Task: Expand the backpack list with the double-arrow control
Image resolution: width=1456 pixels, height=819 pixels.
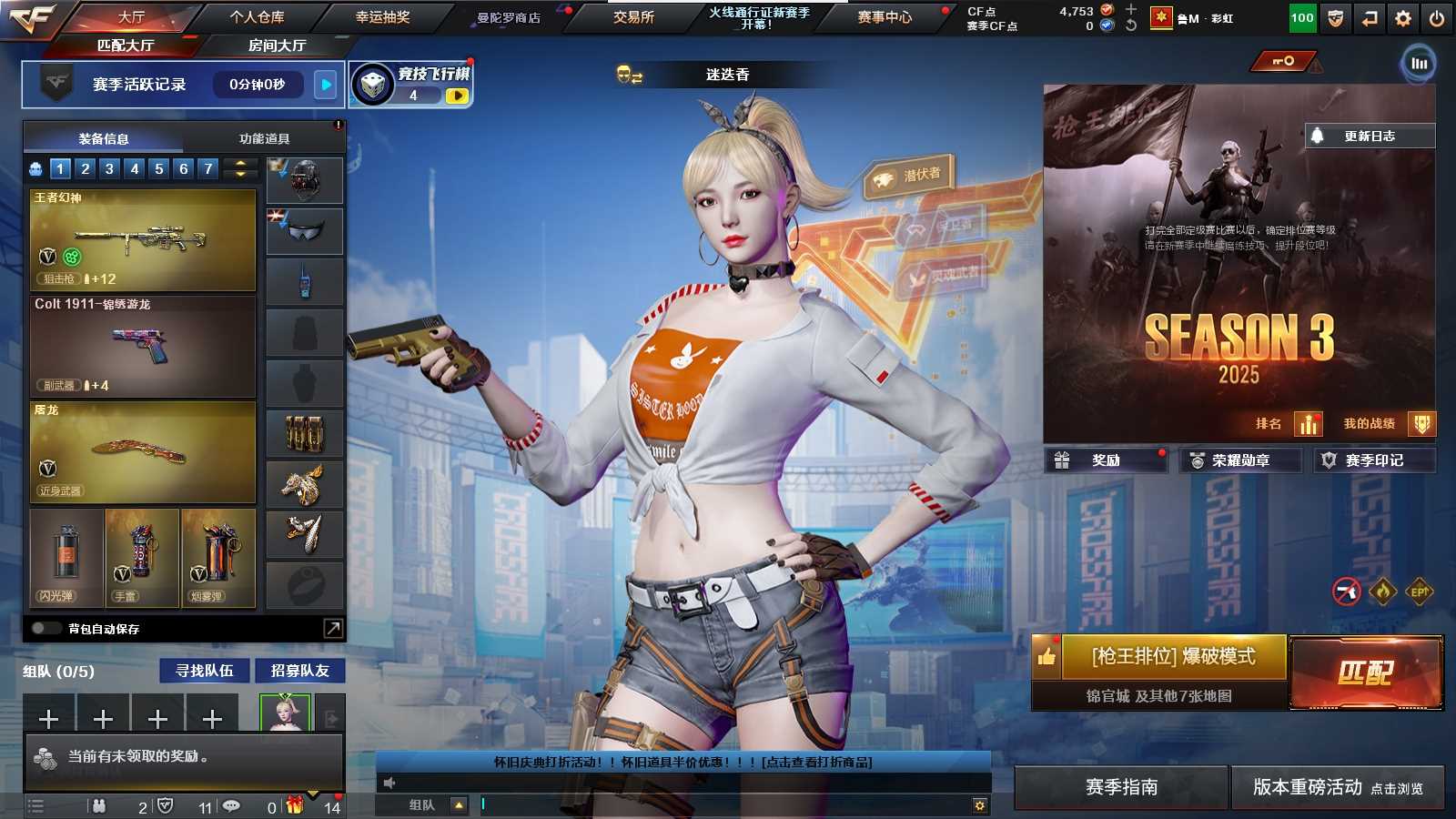Action: click(238, 167)
